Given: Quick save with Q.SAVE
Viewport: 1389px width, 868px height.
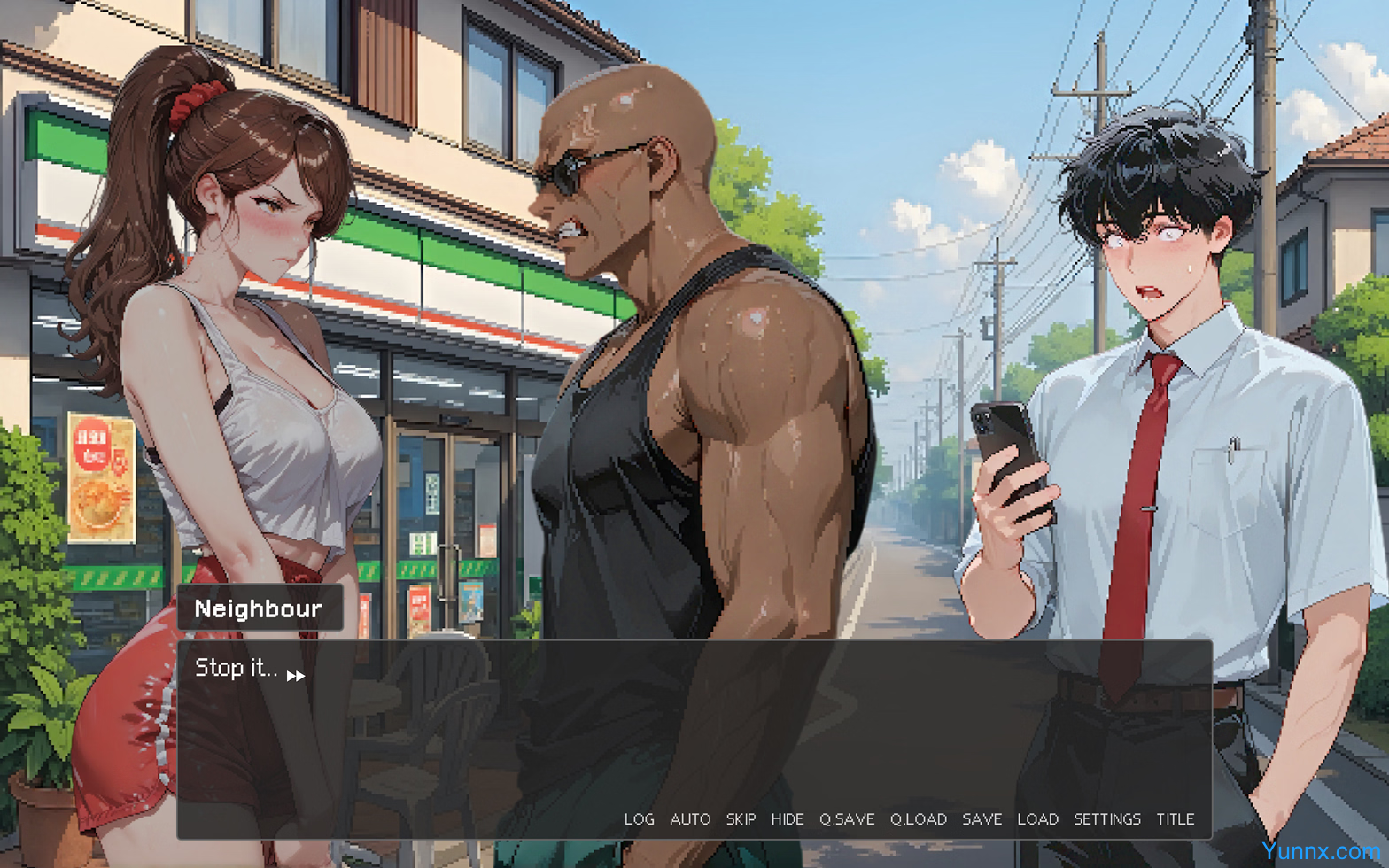Looking at the screenshot, I should 846,819.
